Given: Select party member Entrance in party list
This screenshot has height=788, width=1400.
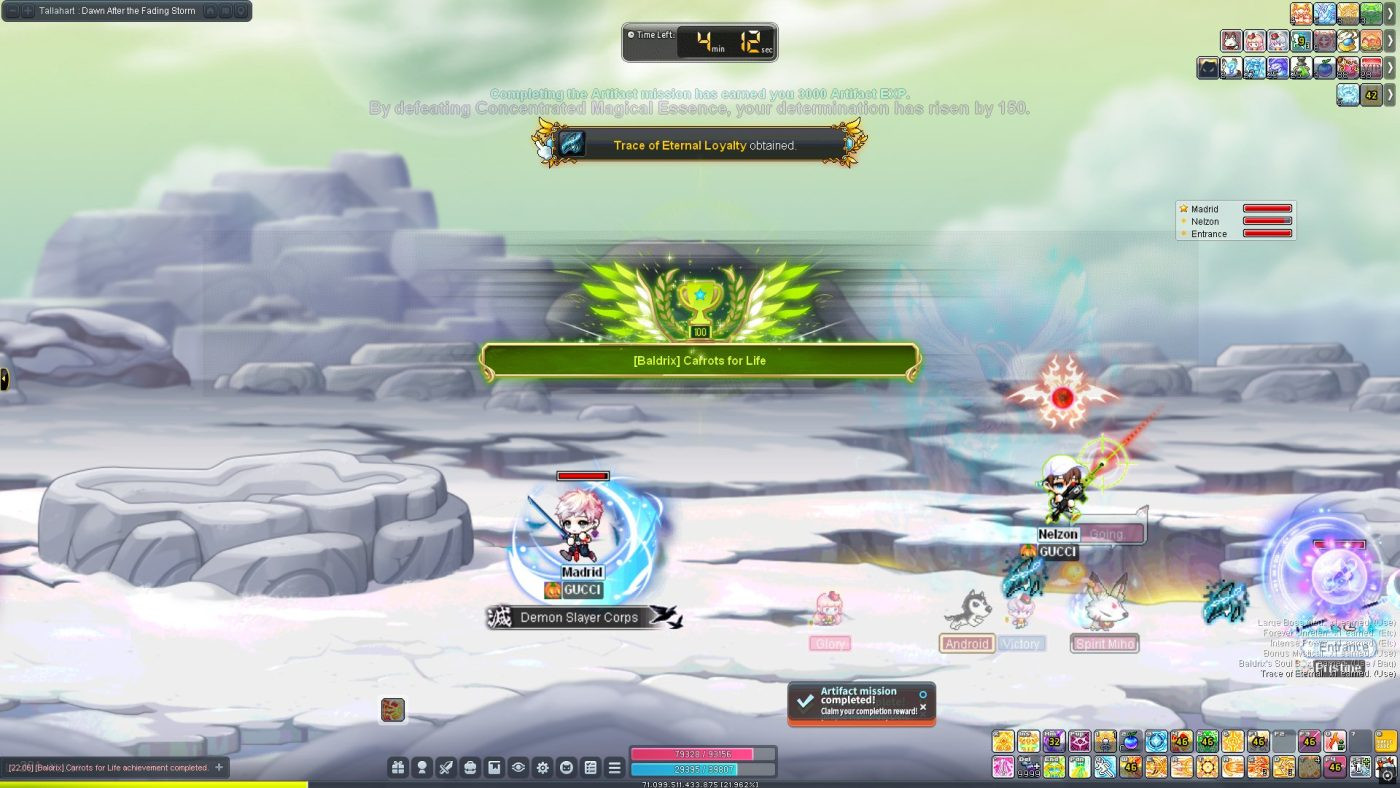Looking at the screenshot, I should (x=1209, y=234).
